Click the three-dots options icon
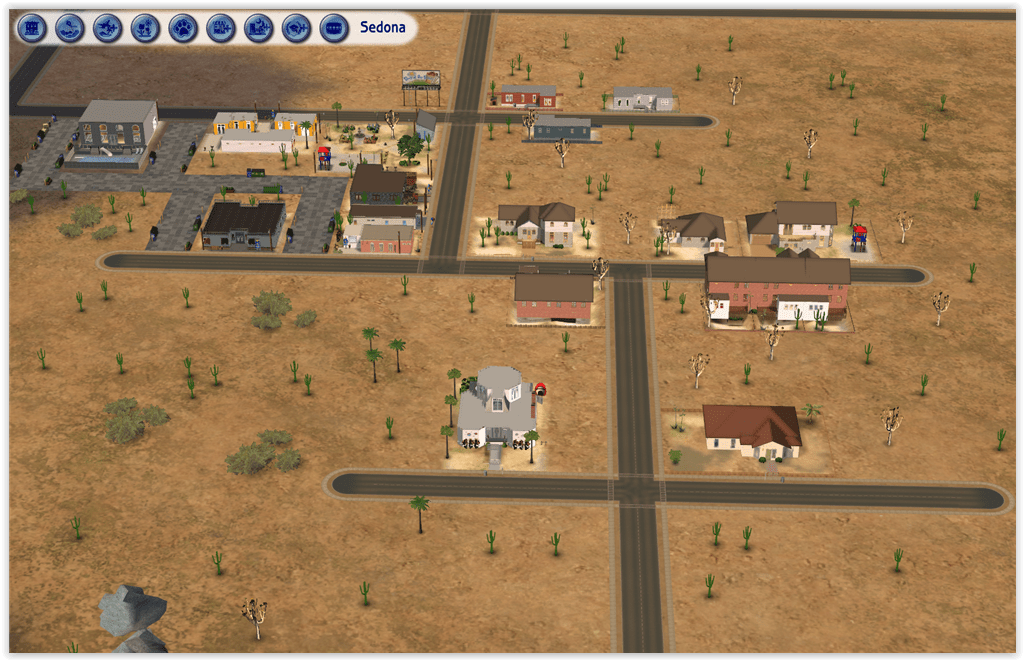The image size is (1024, 661). [334, 28]
